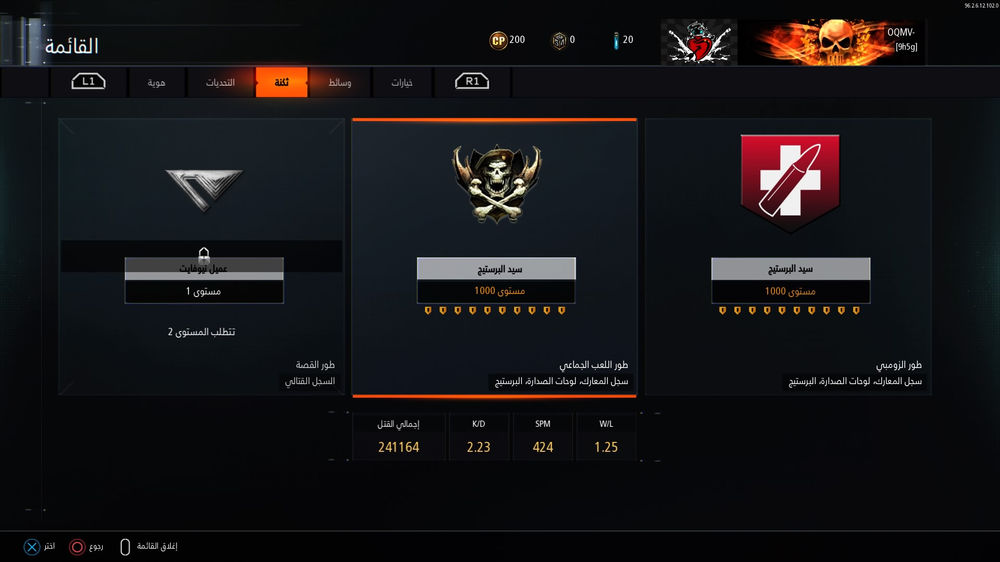This screenshot has height=562, width=1000.
Task: Open the التحديات tab
Action: pos(219,82)
